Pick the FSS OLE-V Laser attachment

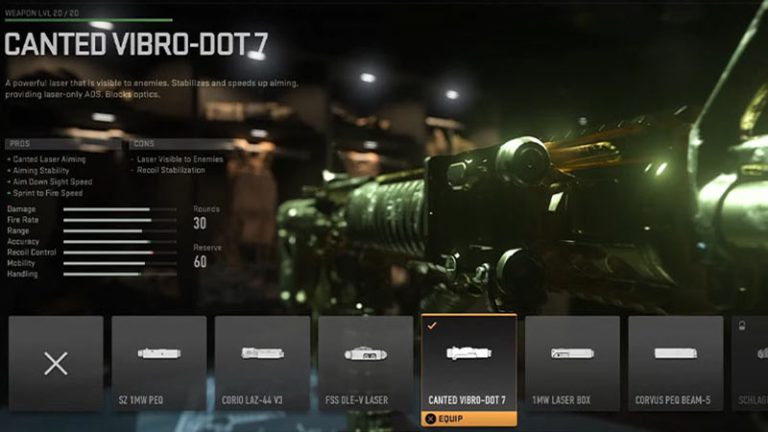[x=365, y=363]
